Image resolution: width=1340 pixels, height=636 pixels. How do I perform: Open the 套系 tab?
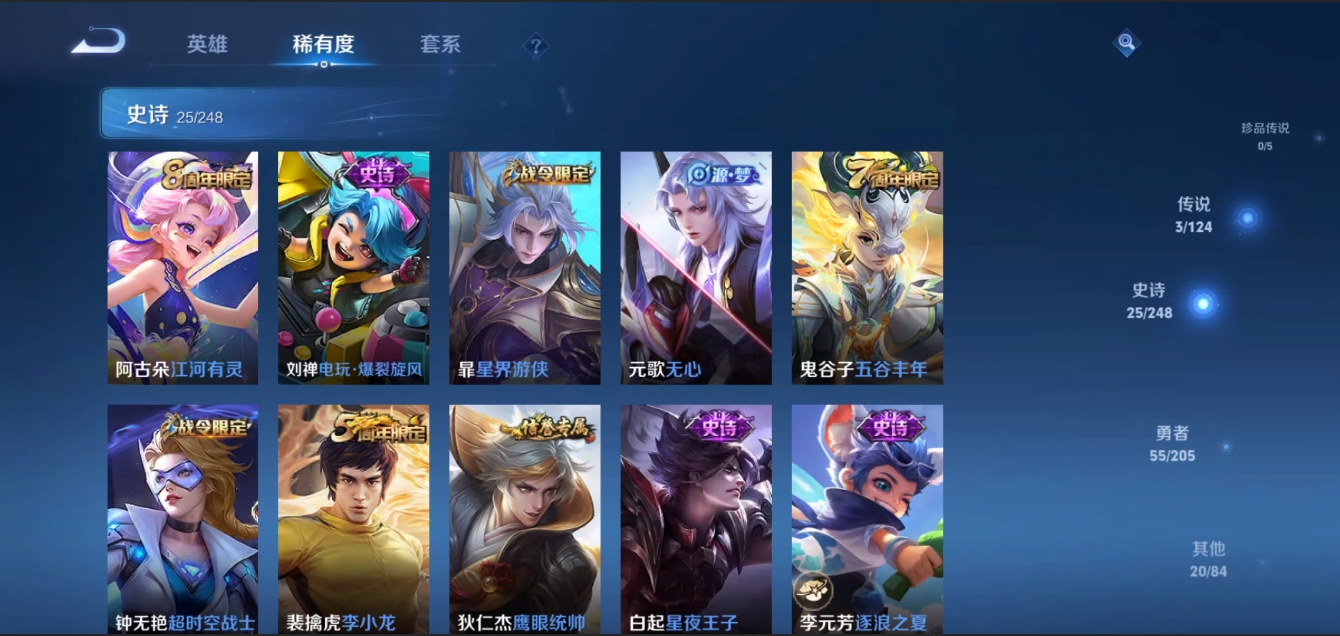coord(440,44)
